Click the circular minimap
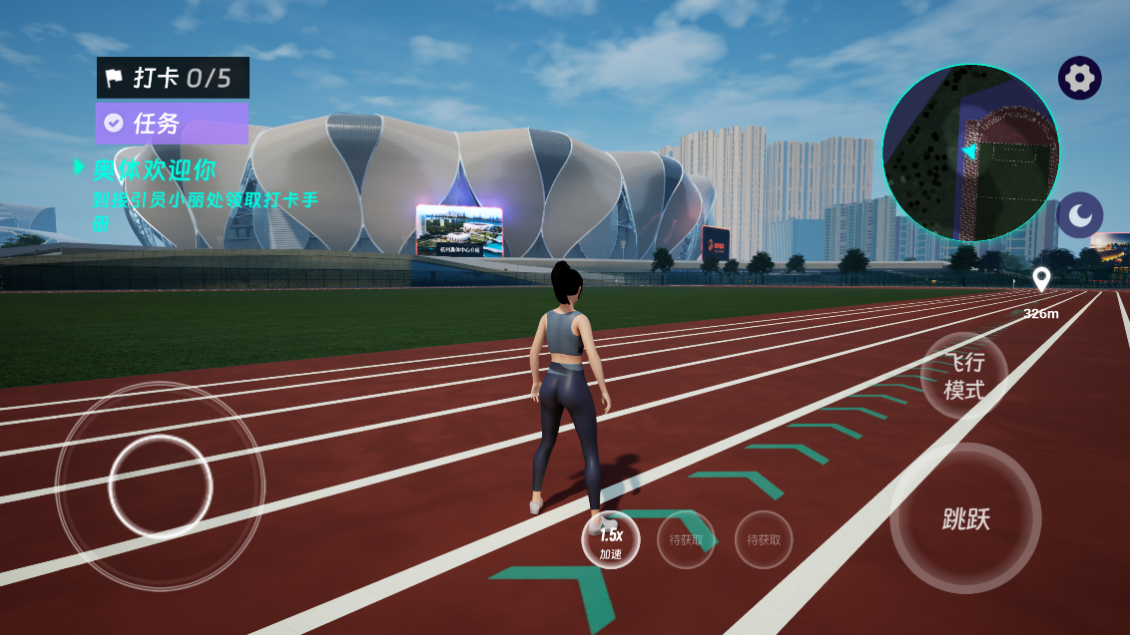The height and width of the screenshot is (635, 1130). pos(970,153)
